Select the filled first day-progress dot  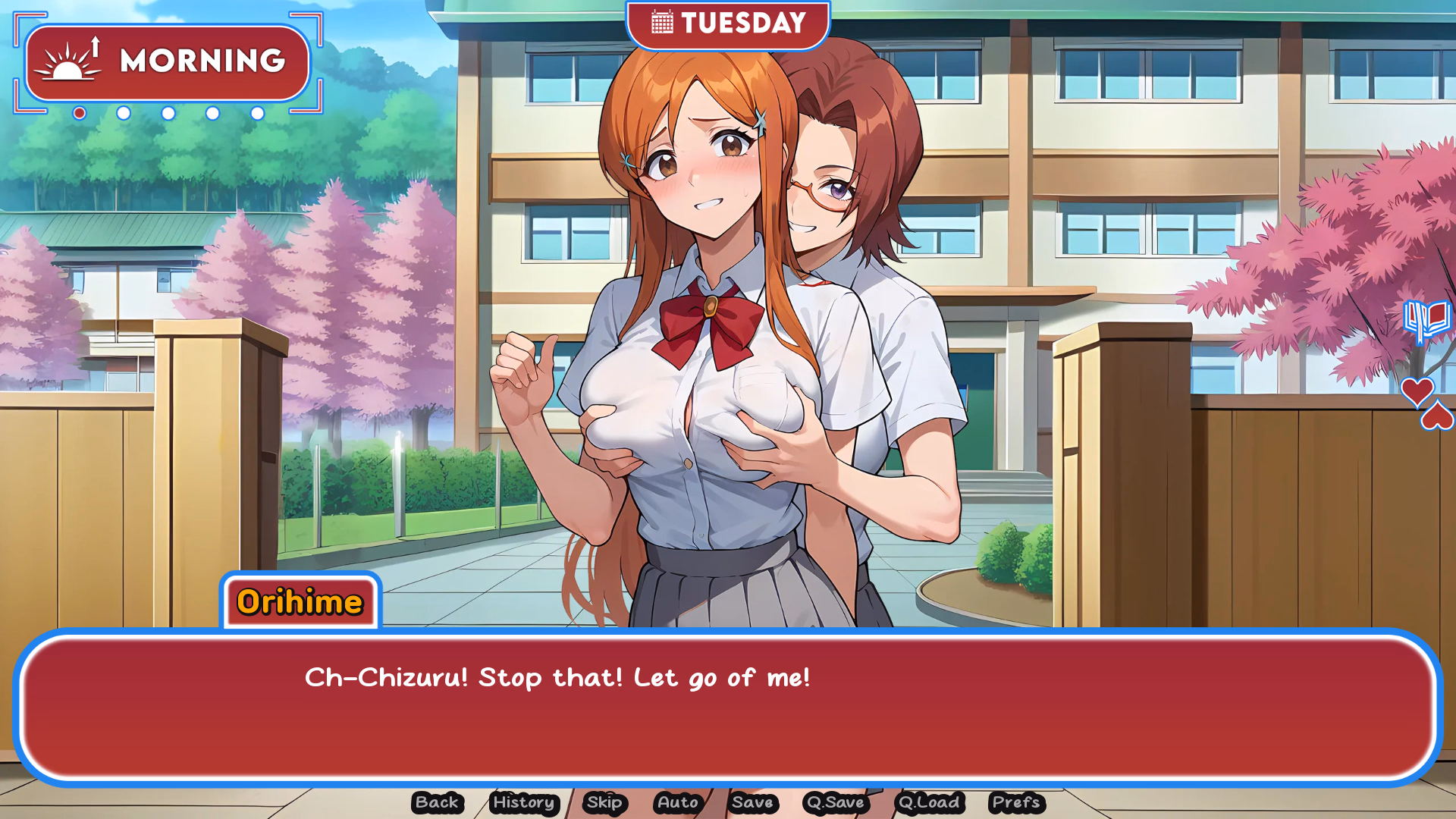pos(79,114)
